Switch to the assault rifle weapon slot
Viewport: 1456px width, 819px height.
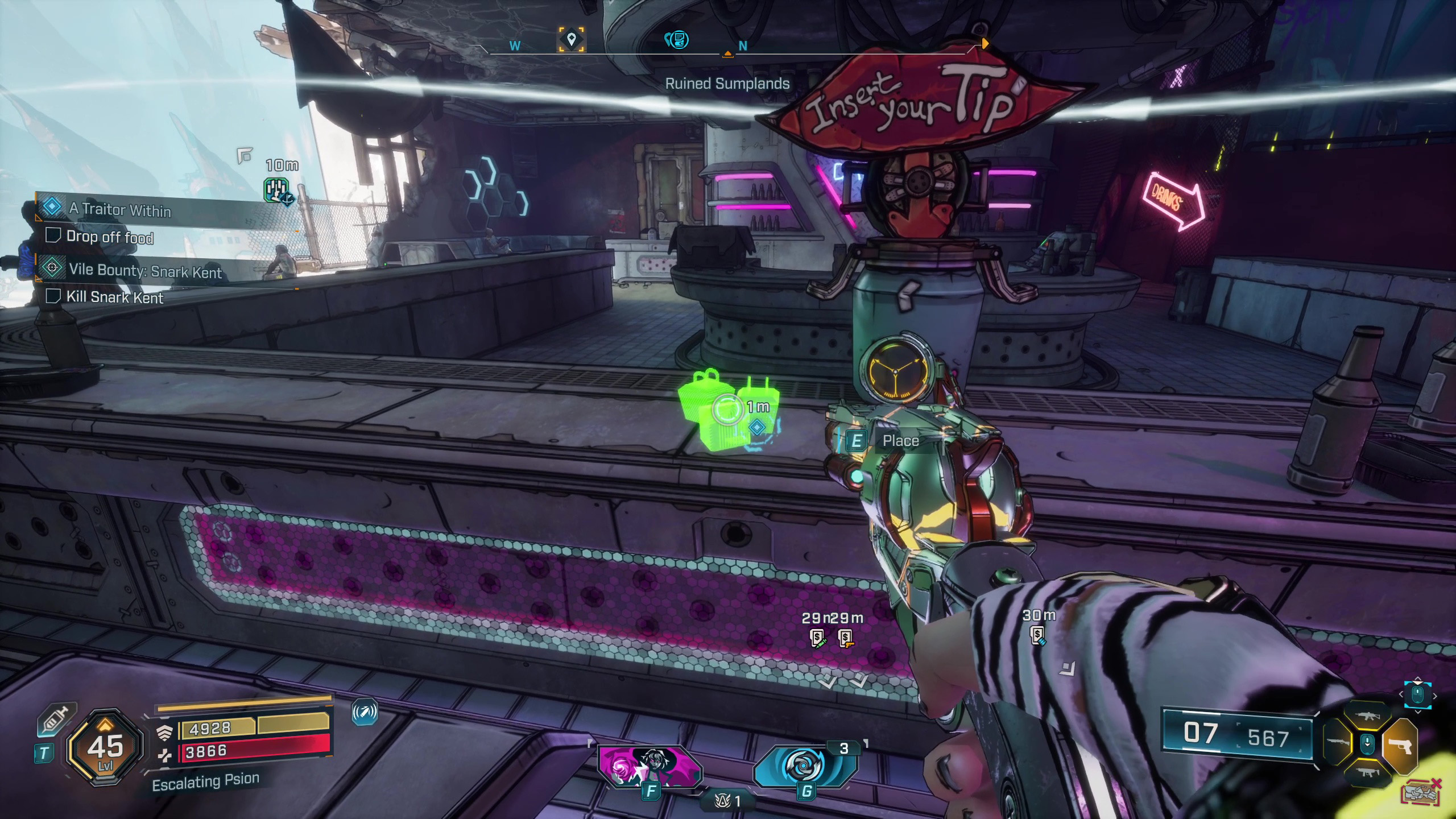coord(1368,717)
